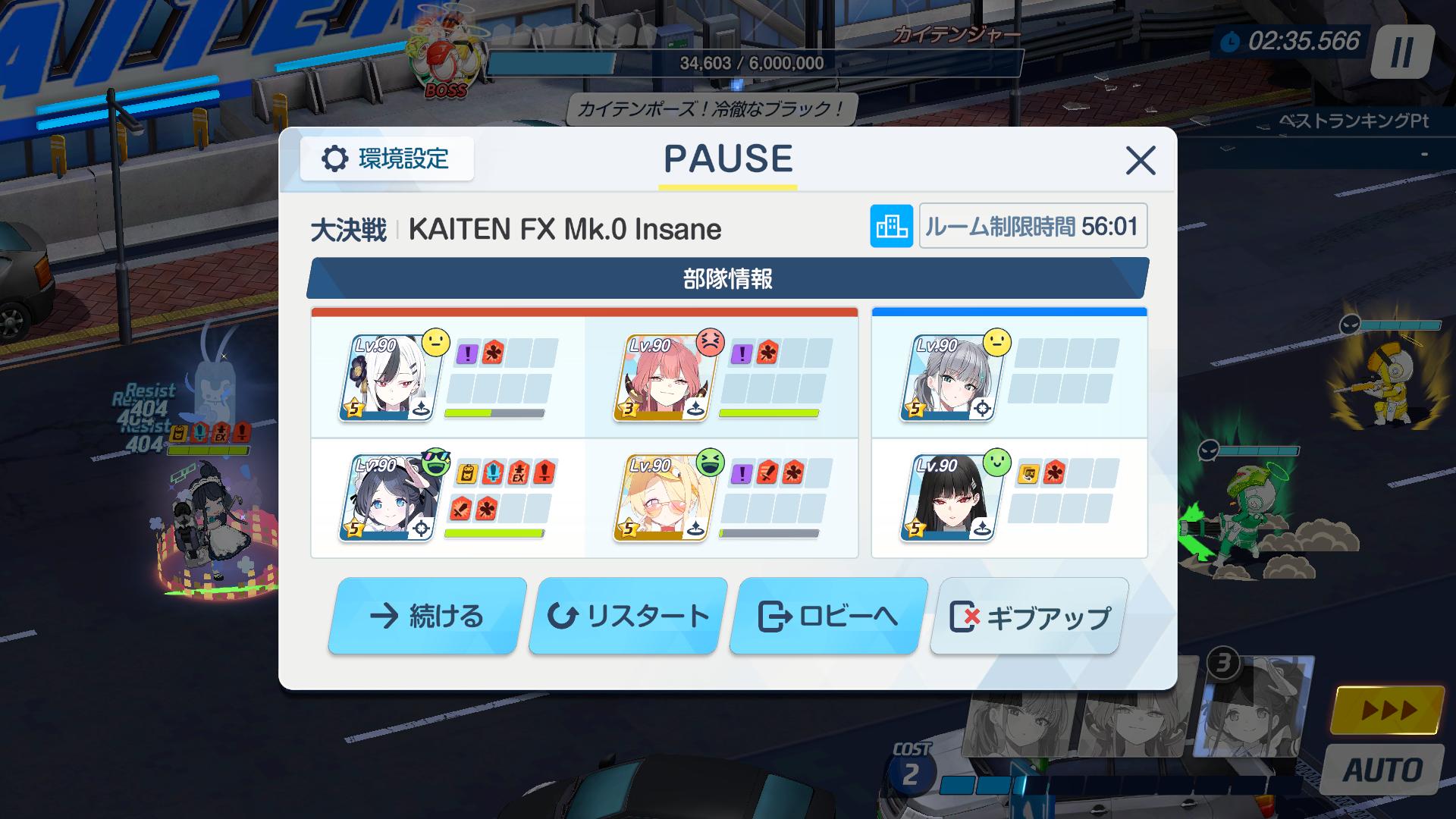Click the pause icon beside the timer
This screenshot has width=1456, height=819.
click(x=1401, y=52)
